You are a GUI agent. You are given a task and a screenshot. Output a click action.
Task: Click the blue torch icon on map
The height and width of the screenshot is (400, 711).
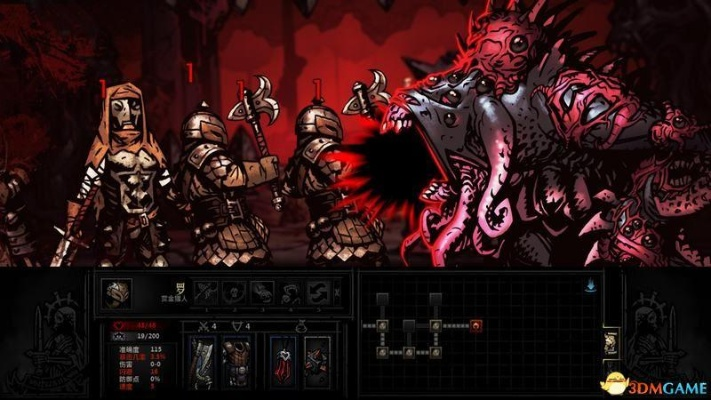[x=594, y=284]
